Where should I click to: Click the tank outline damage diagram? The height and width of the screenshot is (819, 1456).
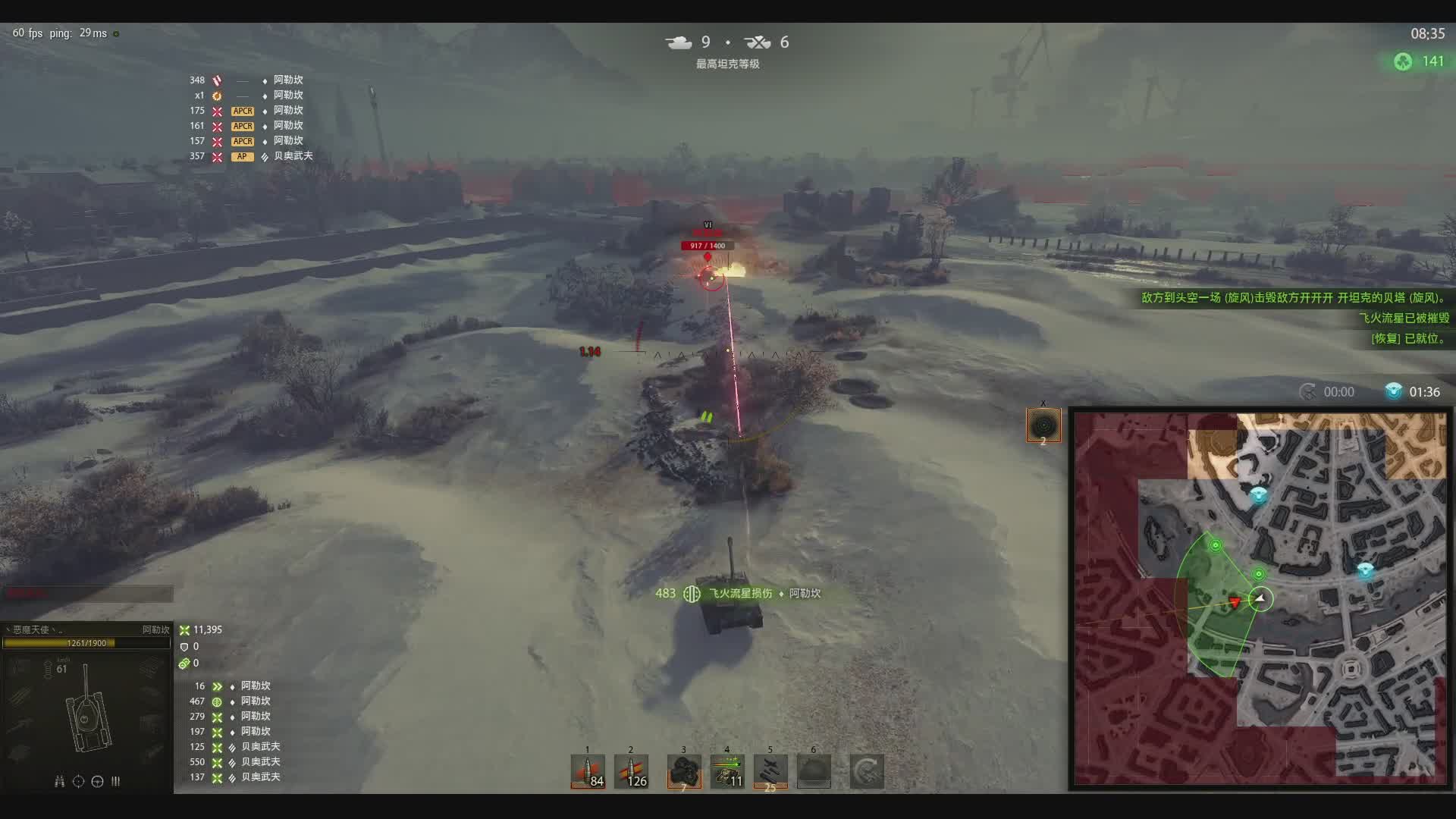[89, 713]
